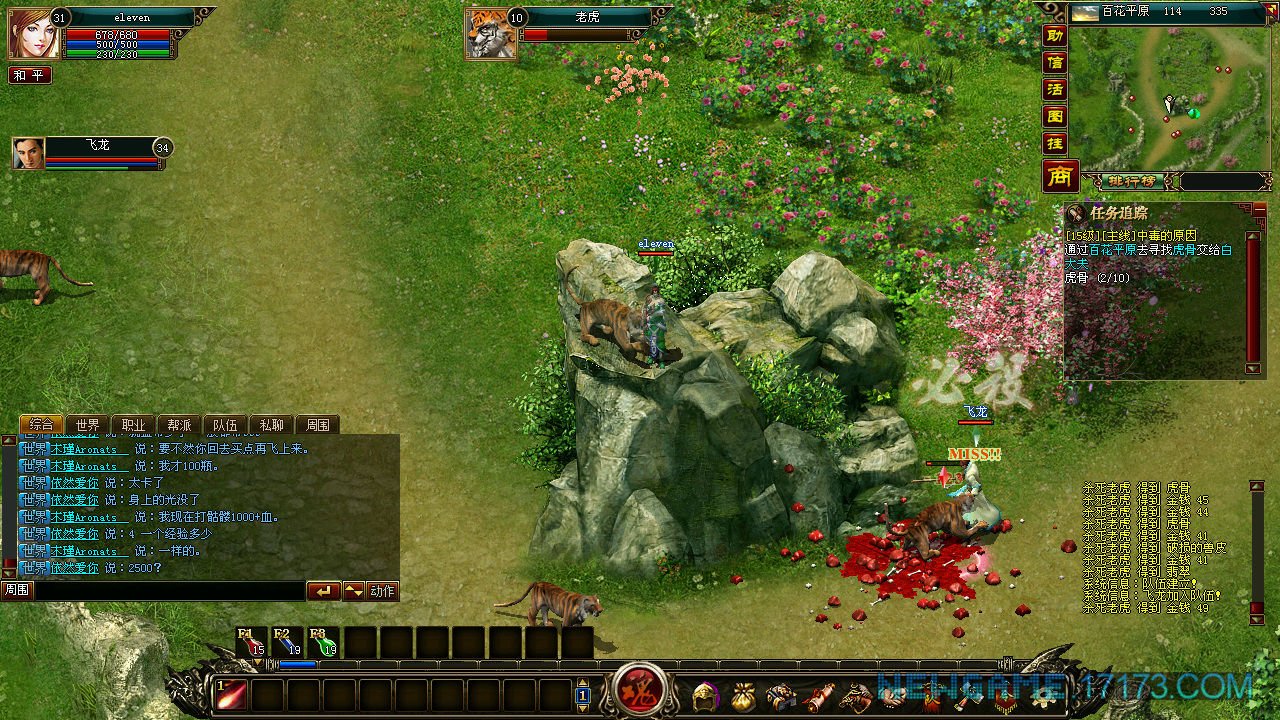Open the golden helmet character icon

(x=707, y=695)
